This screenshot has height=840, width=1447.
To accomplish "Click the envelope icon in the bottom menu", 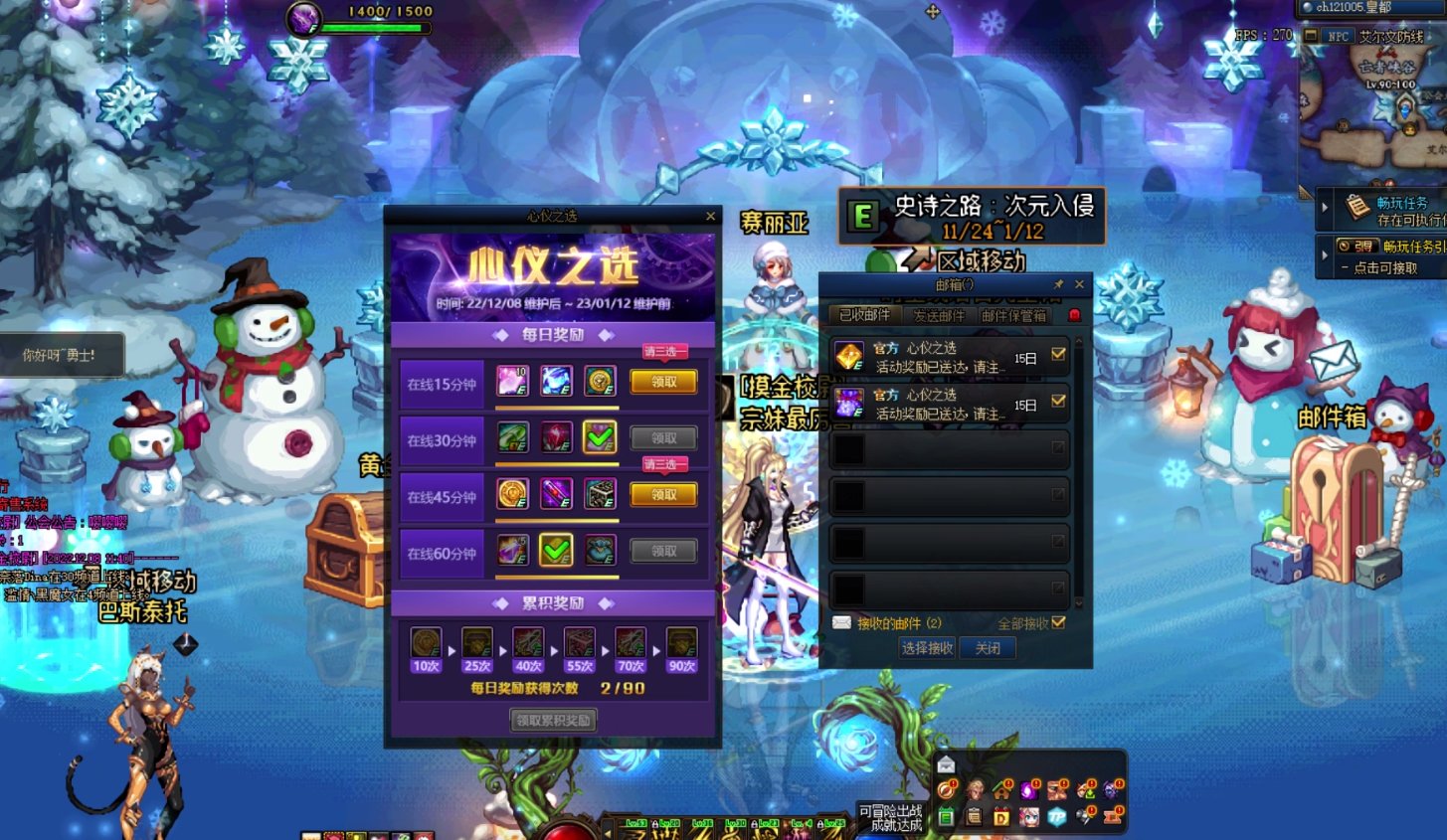I will 946,764.
